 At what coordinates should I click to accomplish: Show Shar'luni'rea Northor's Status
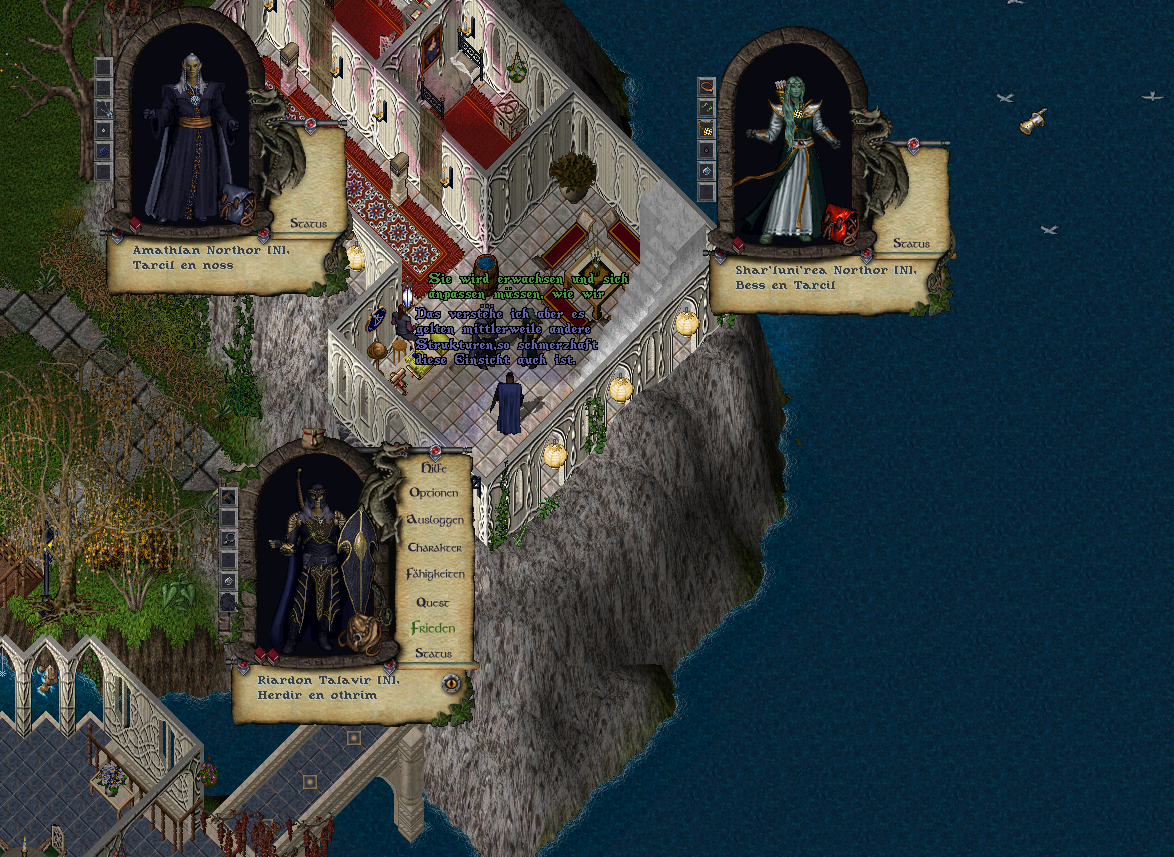point(911,243)
